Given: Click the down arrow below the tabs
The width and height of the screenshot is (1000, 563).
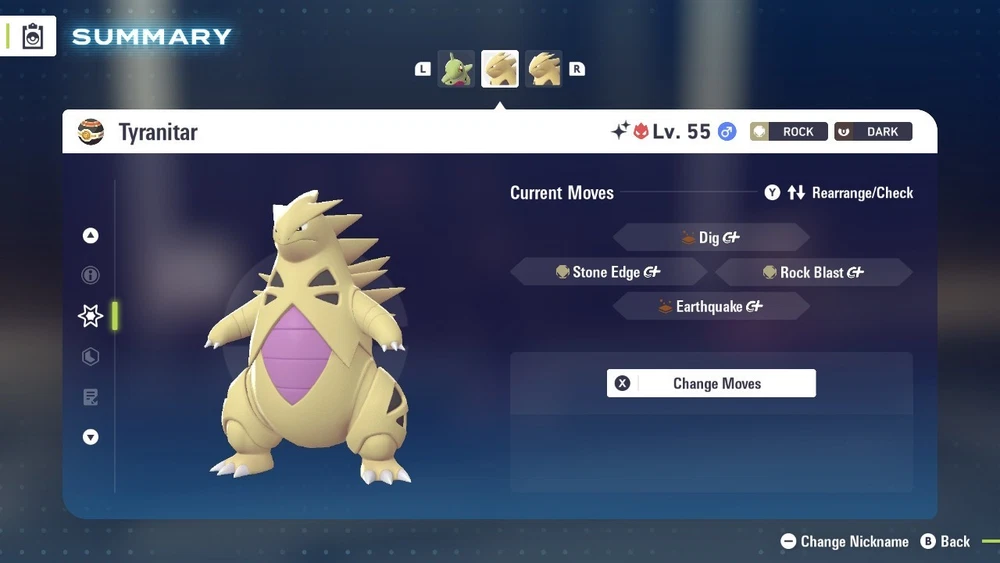Looking at the screenshot, I should tap(91, 437).
